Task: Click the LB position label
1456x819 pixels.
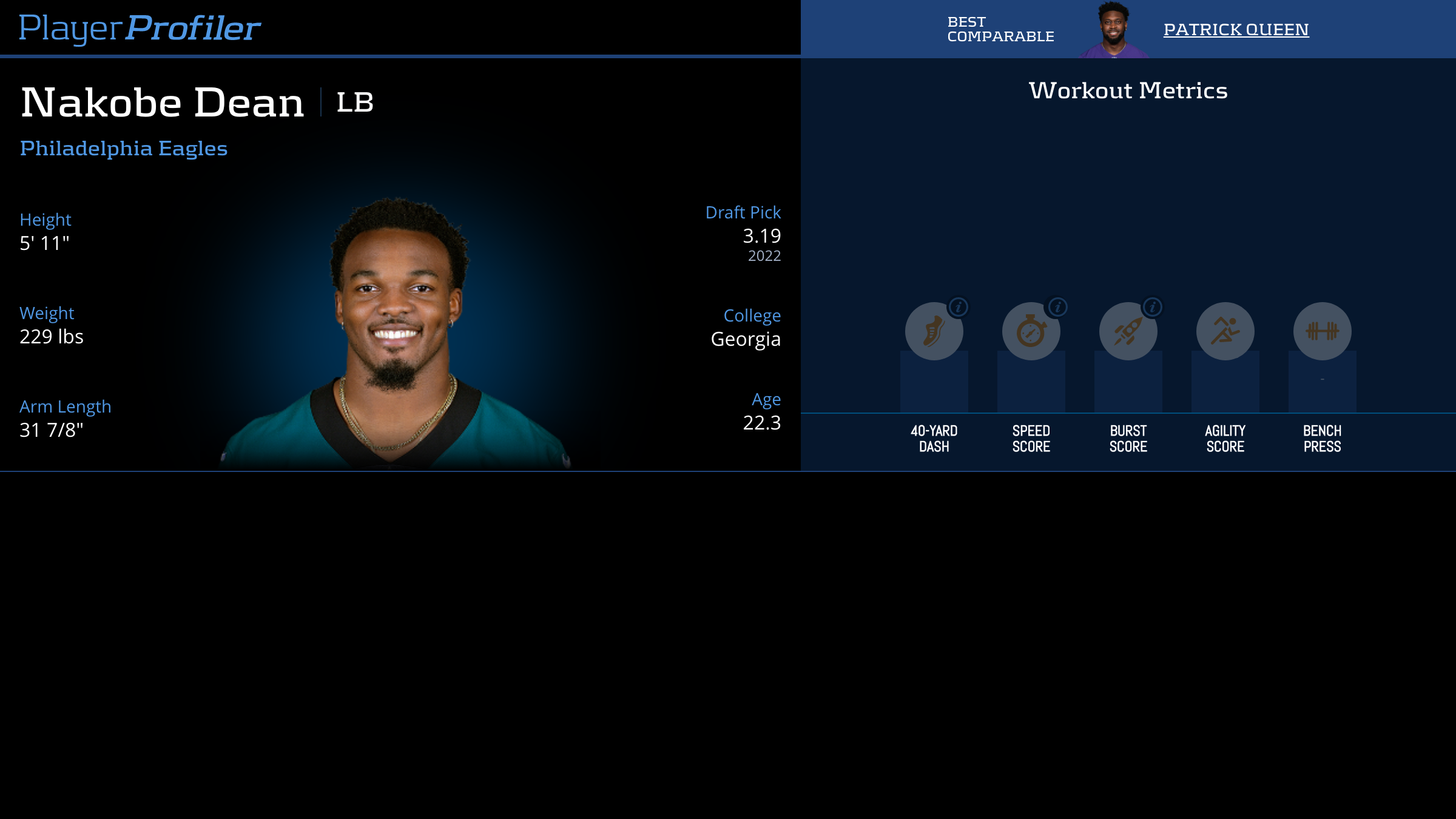Action: coord(354,103)
